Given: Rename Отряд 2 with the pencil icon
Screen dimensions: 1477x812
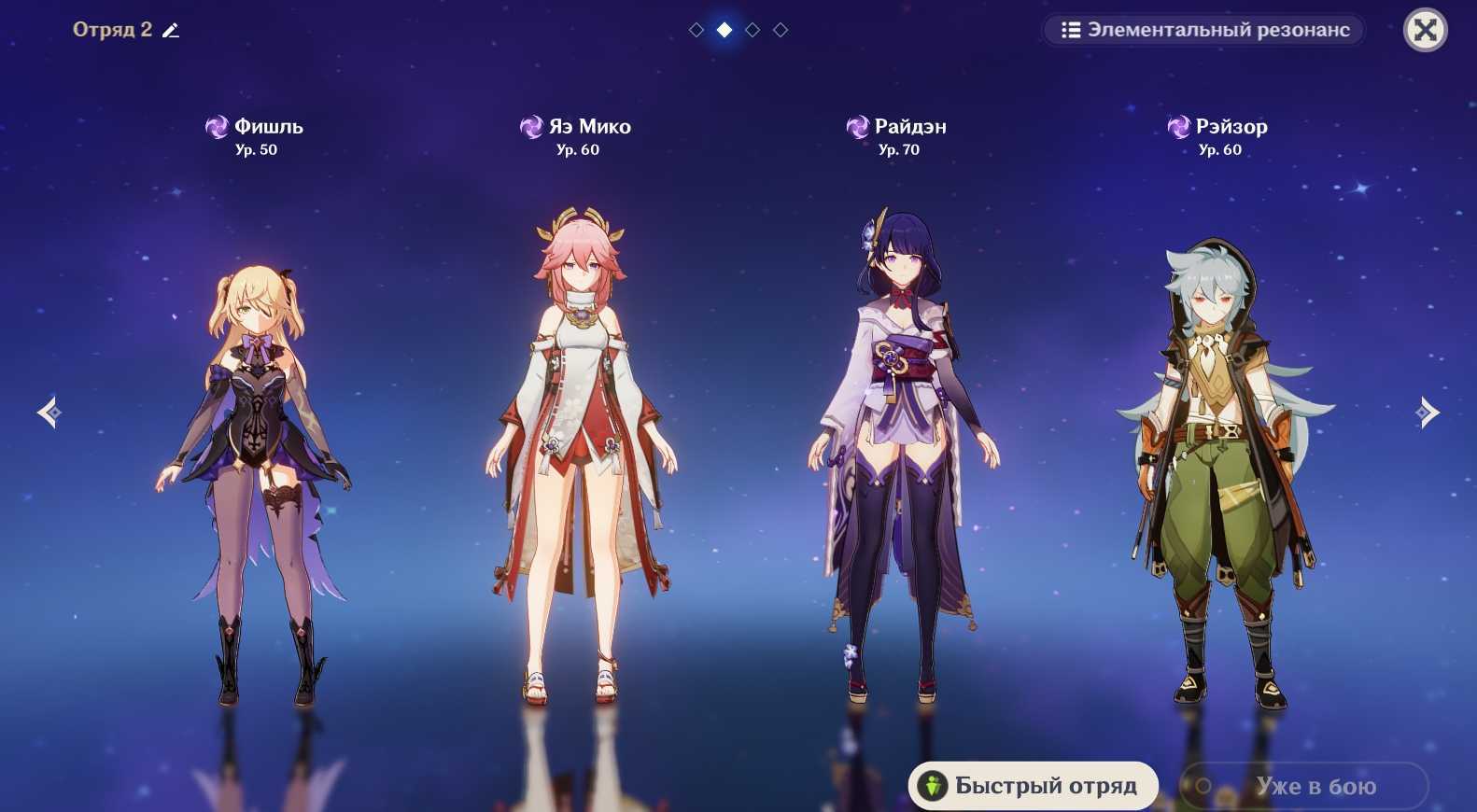Looking at the screenshot, I should (171, 31).
